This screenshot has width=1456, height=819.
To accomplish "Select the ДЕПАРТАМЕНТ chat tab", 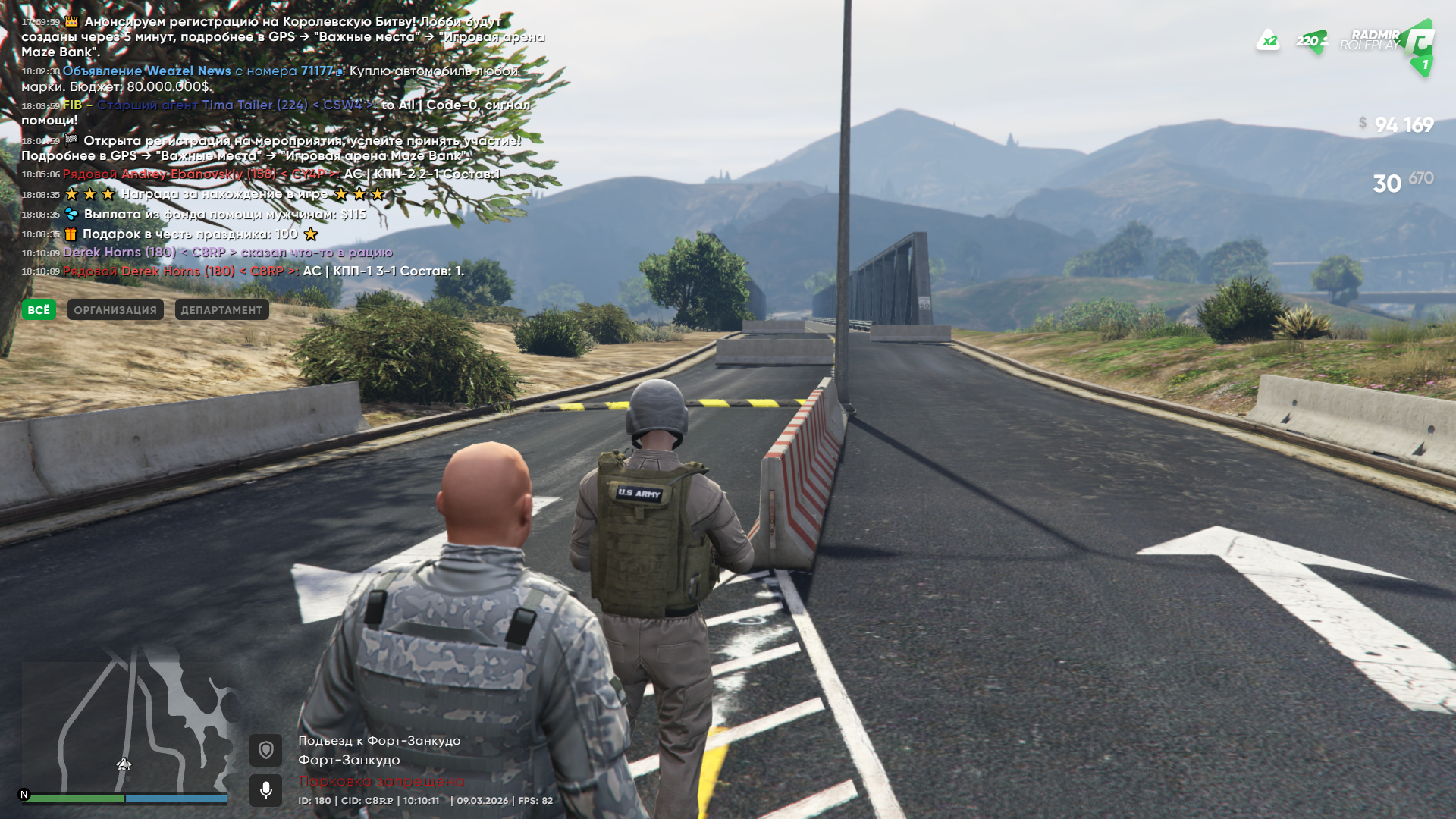I will (x=221, y=309).
